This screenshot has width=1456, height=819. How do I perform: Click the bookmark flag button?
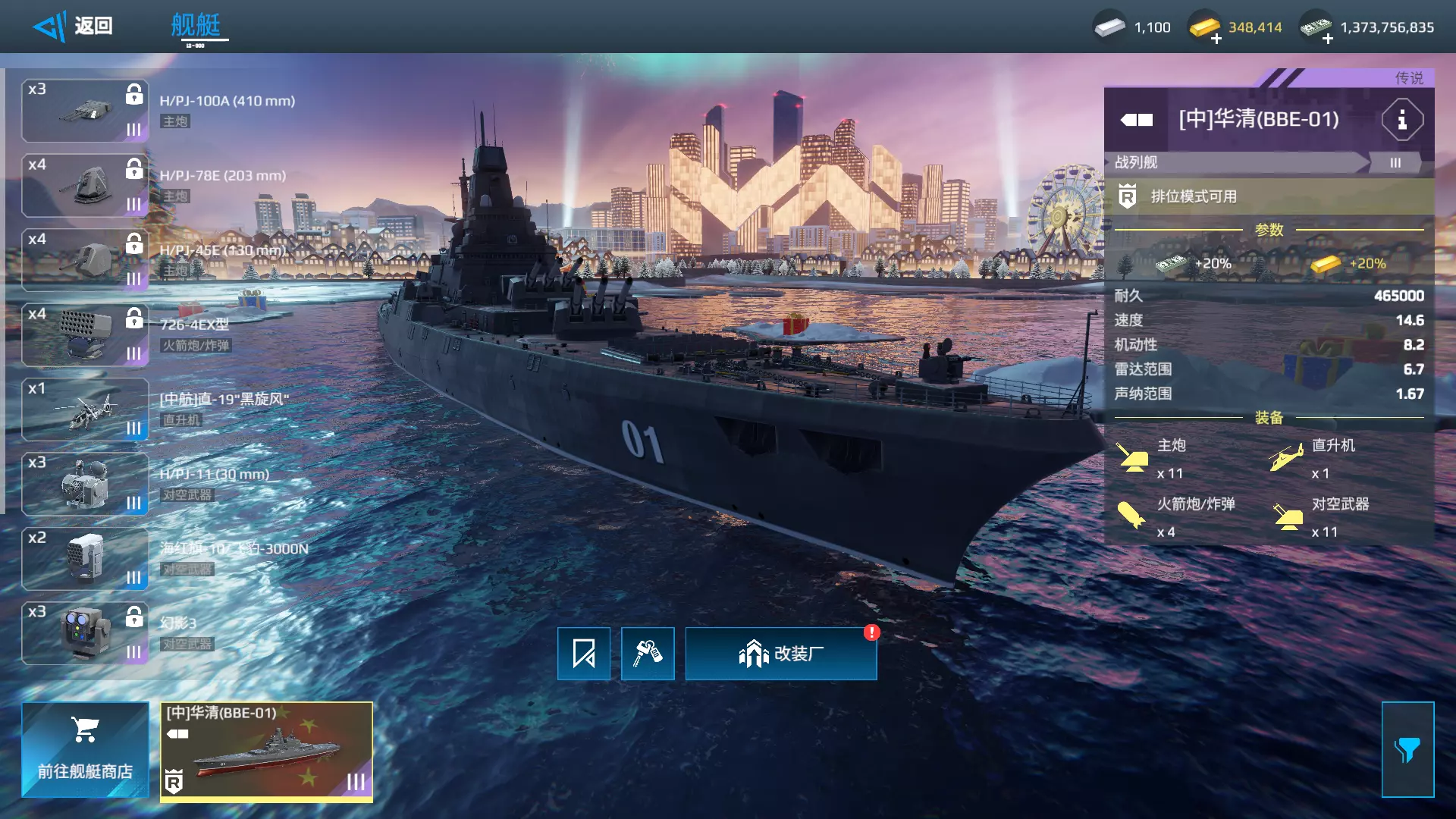tap(584, 654)
